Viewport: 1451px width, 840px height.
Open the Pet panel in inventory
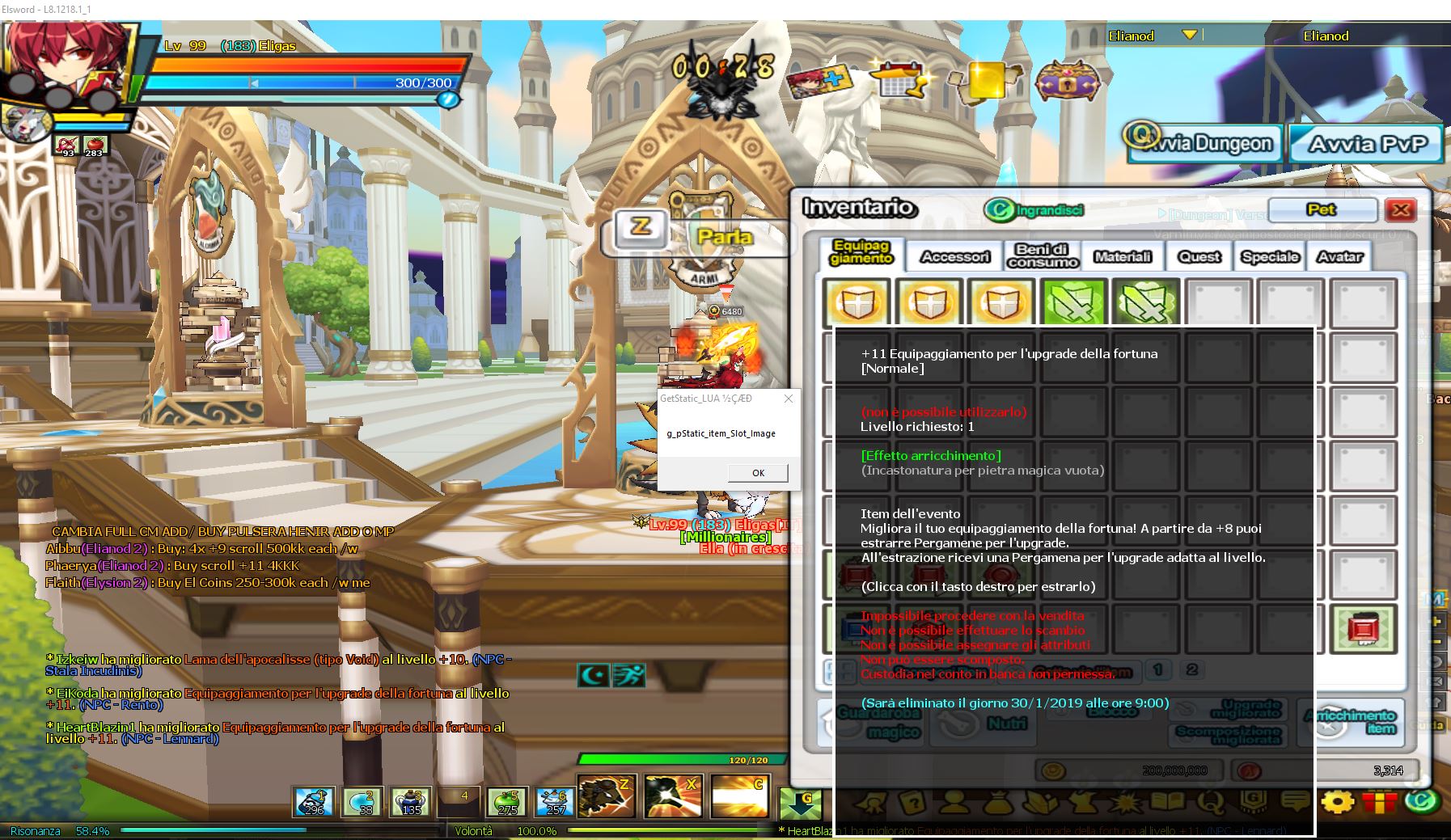coord(1322,210)
